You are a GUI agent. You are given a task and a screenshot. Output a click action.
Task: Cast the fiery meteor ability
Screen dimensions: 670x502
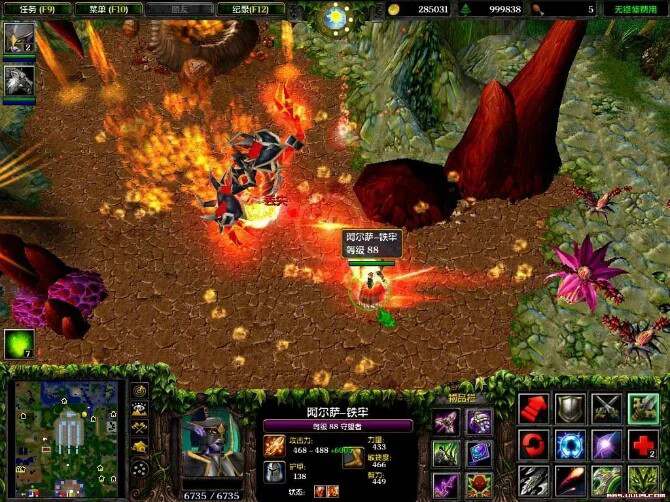point(569,481)
